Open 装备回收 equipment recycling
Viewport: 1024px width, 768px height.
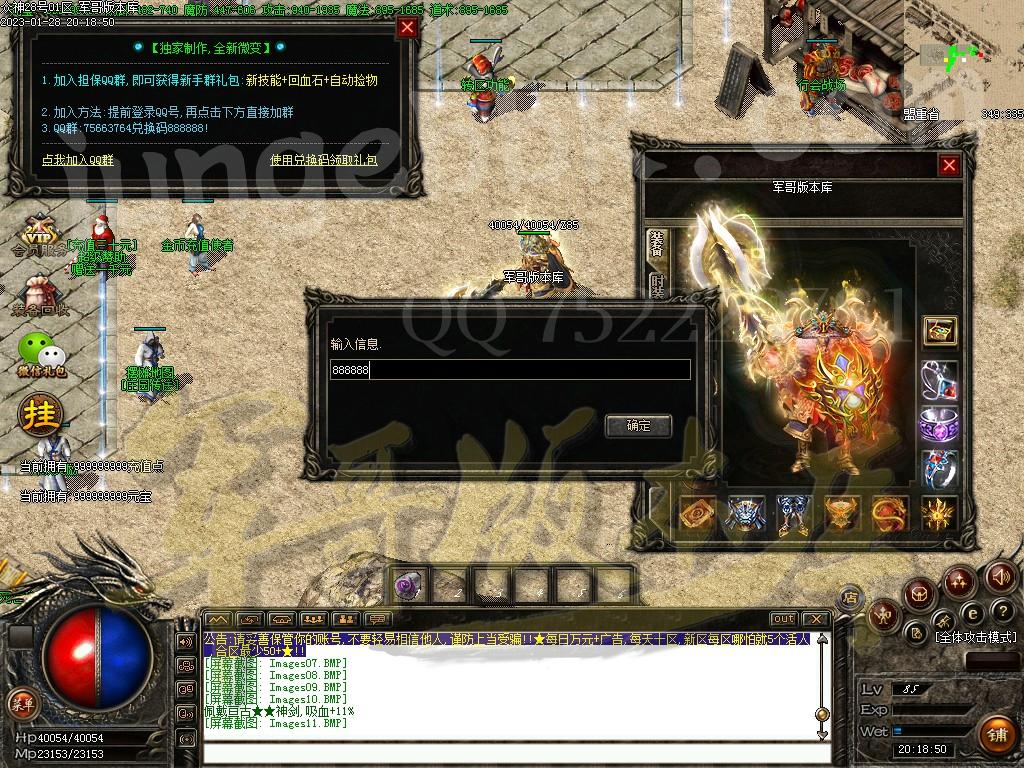[40, 296]
